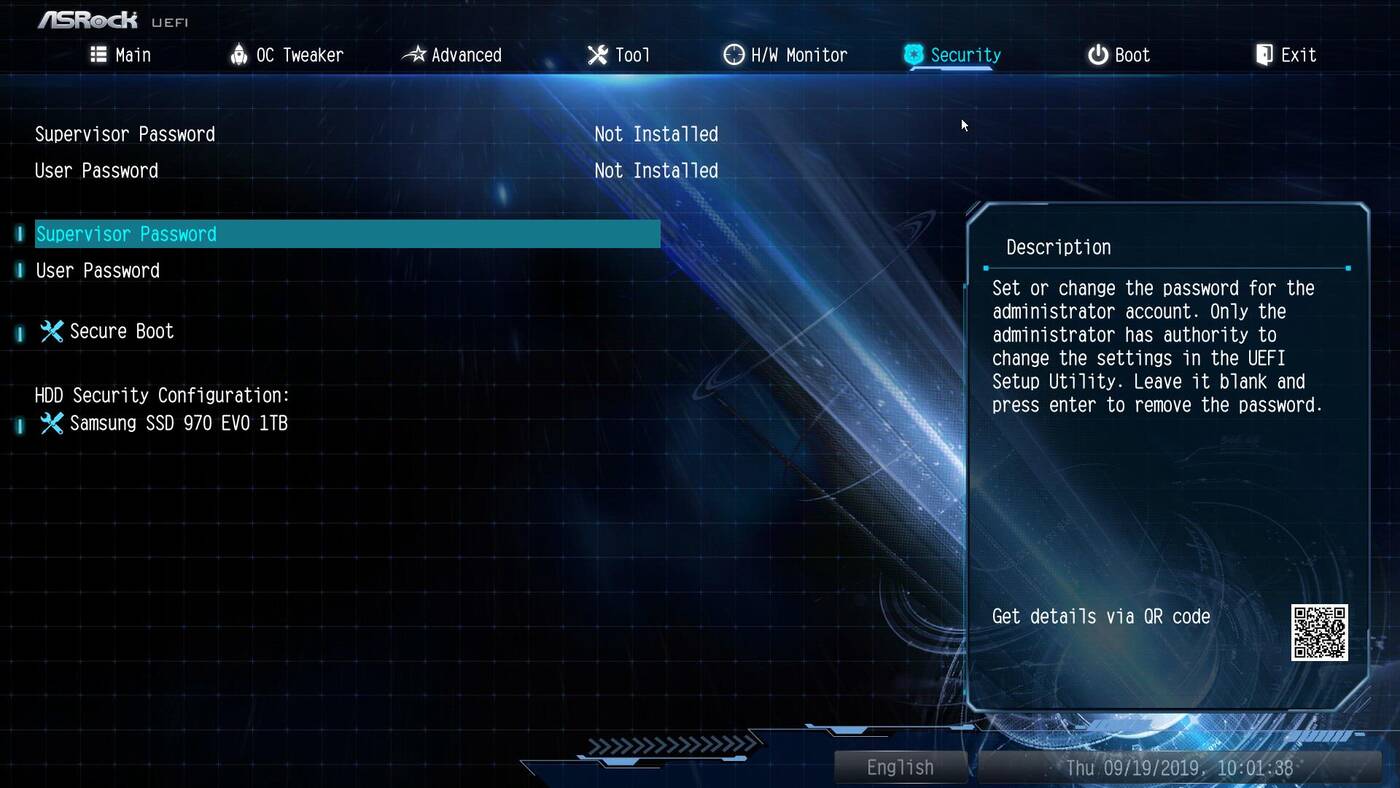Choose the User Password menu entry
Viewport: 1400px width, 788px height.
coord(98,271)
